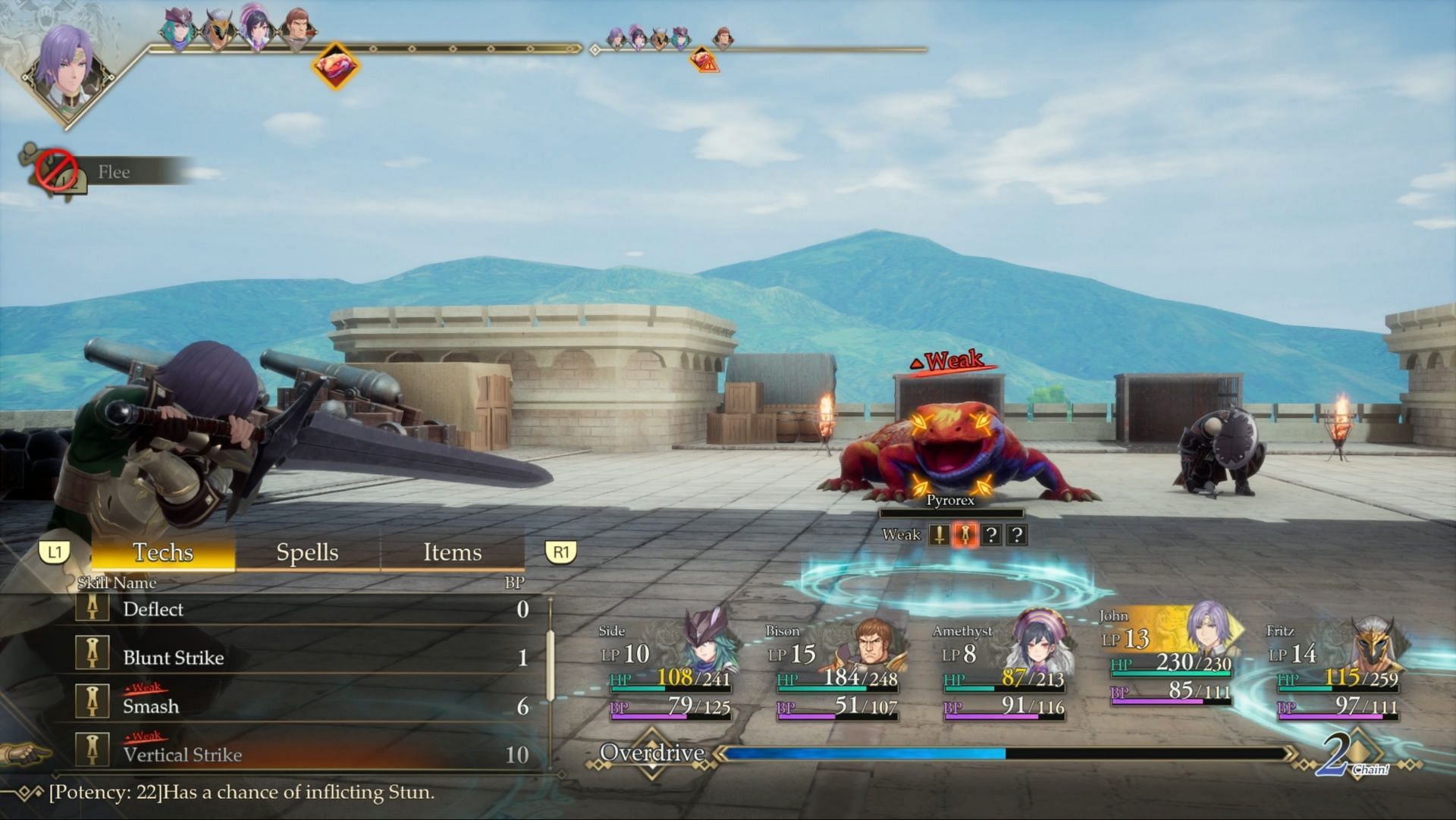Switch to the Techs tab
The width and height of the screenshot is (1456, 820).
[x=163, y=552]
